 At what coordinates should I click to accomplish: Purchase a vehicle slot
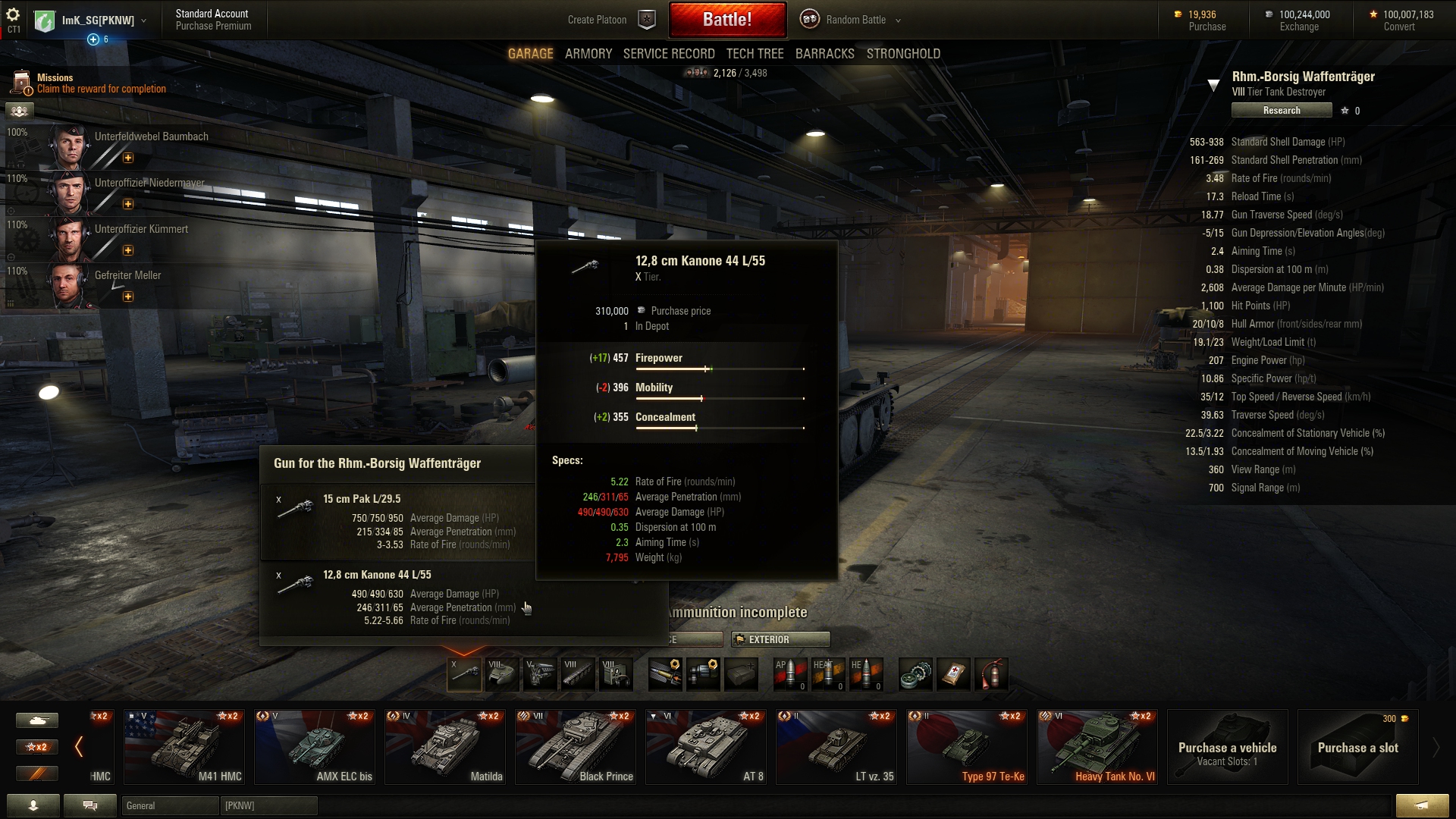coord(1357,747)
